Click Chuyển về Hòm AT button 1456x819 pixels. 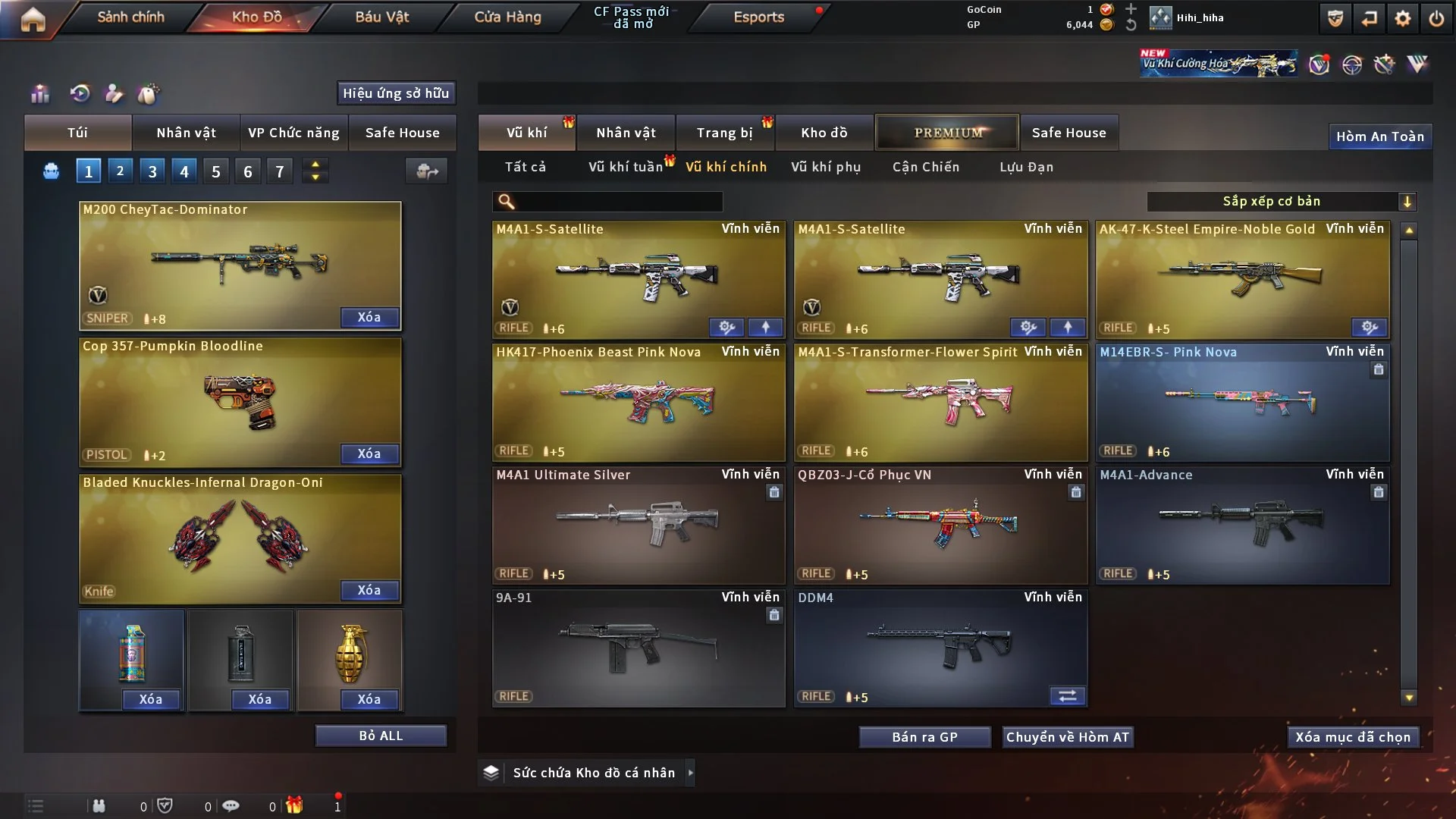1068,737
